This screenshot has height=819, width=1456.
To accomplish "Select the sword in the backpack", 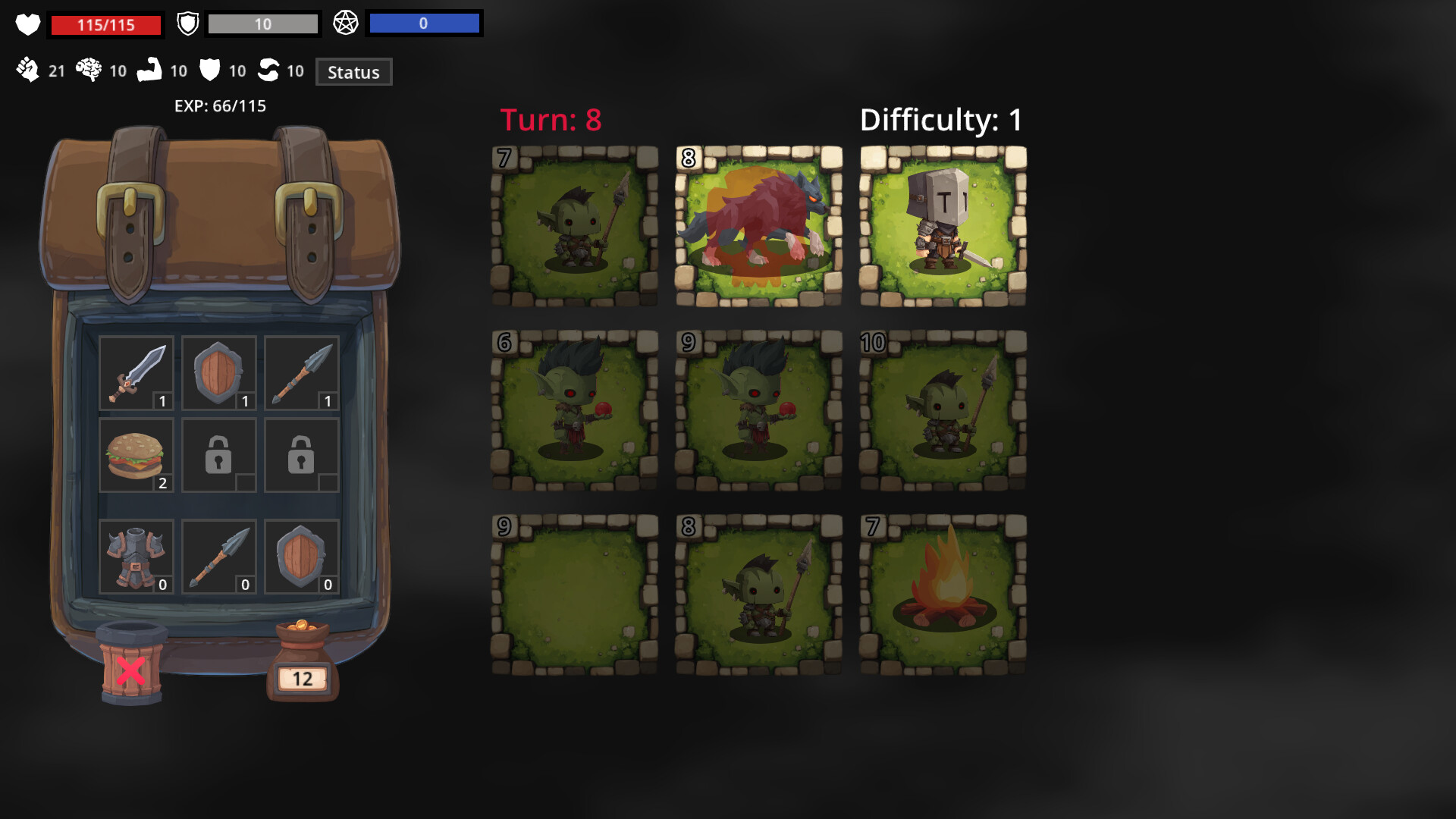I will tap(136, 372).
